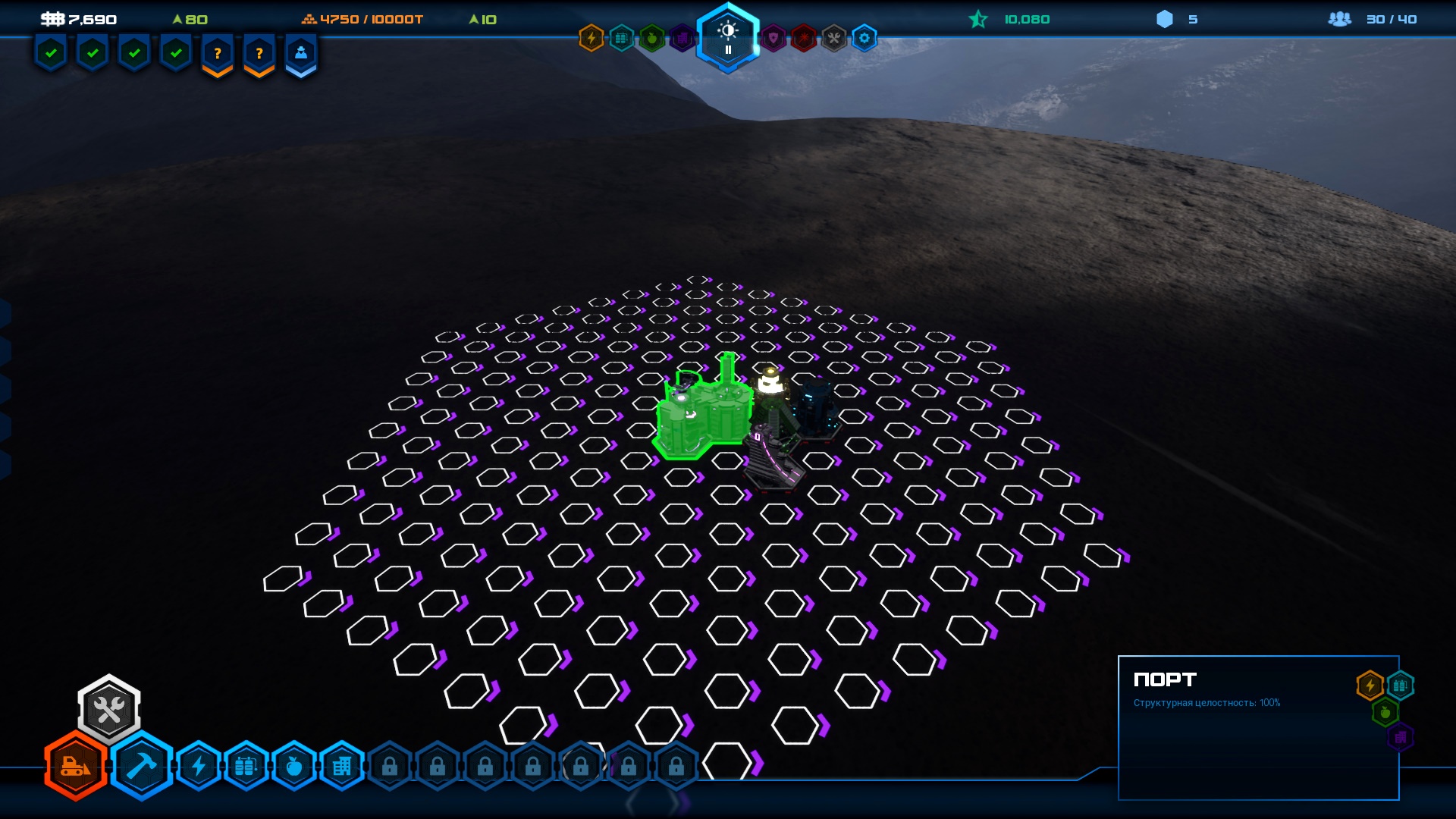1456x819 pixels.
Task: Click the lightning icon on the Порт panel
Action: (1370, 686)
